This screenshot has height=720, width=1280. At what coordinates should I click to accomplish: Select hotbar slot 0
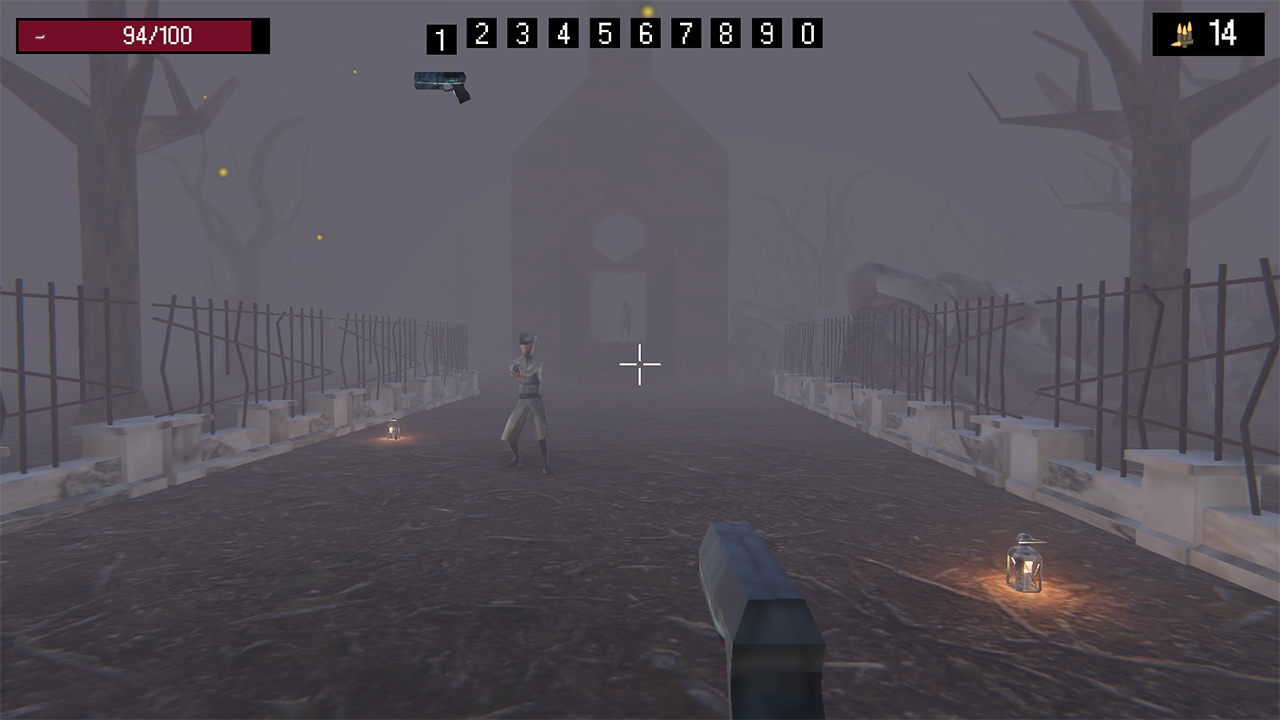pos(807,33)
